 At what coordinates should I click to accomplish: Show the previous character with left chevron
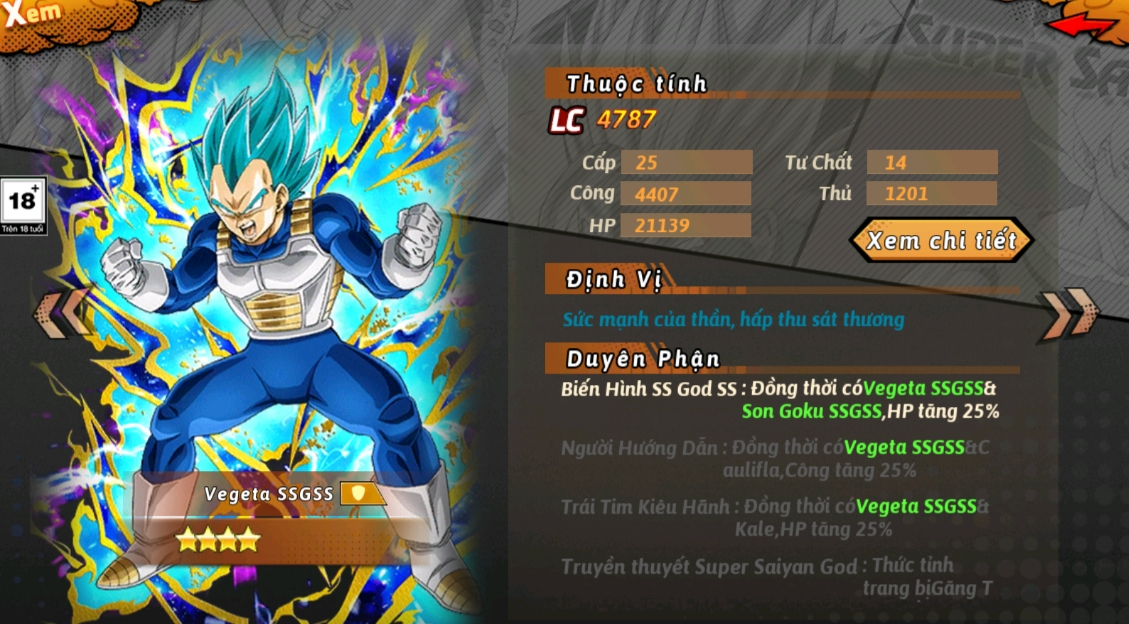(x=63, y=311)
